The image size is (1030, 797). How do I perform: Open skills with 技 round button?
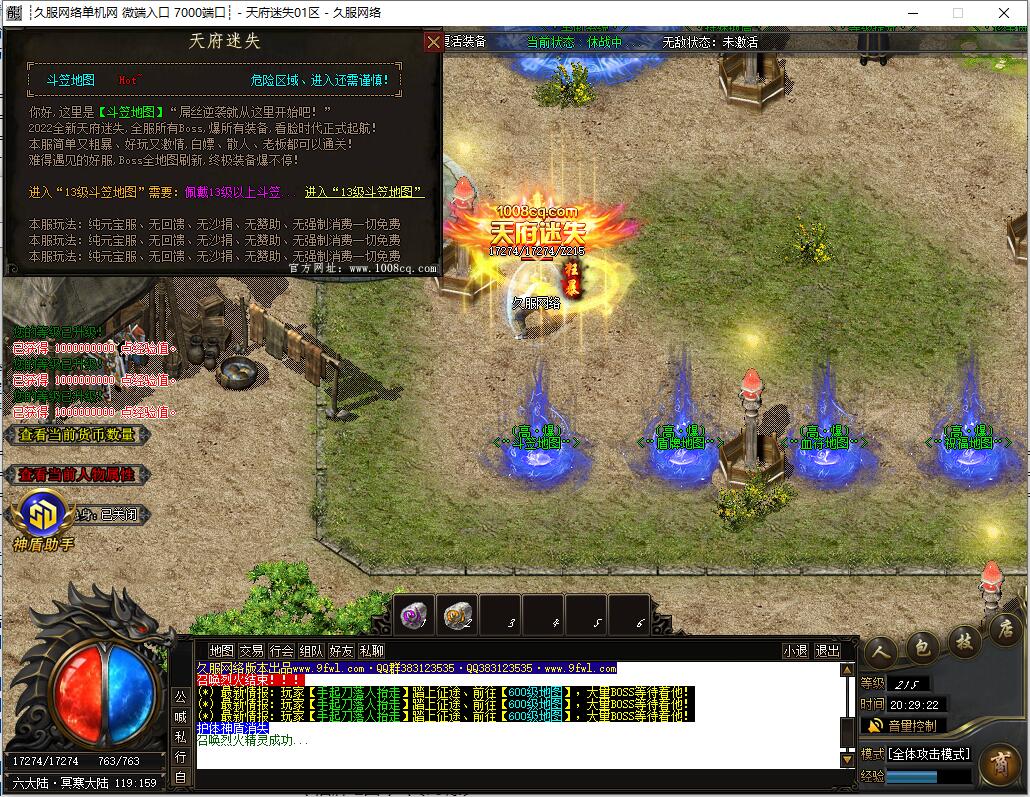964,639
